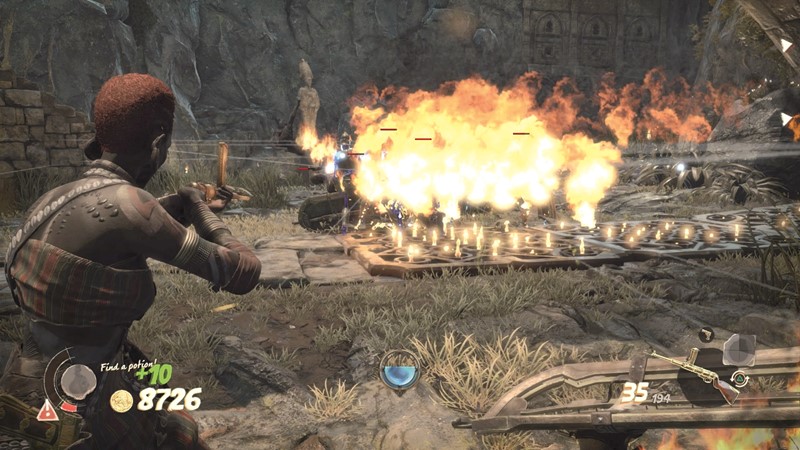800x450 pixels.
Task: Click the gold coin currency icon
Action: click(x=121, y=401)
